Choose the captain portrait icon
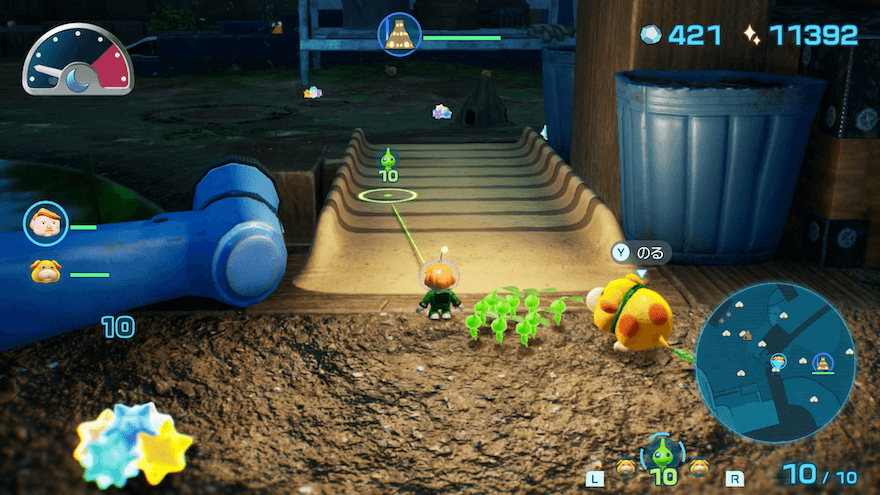Viewport: 880px width, 495px height. tap(45, 224)
